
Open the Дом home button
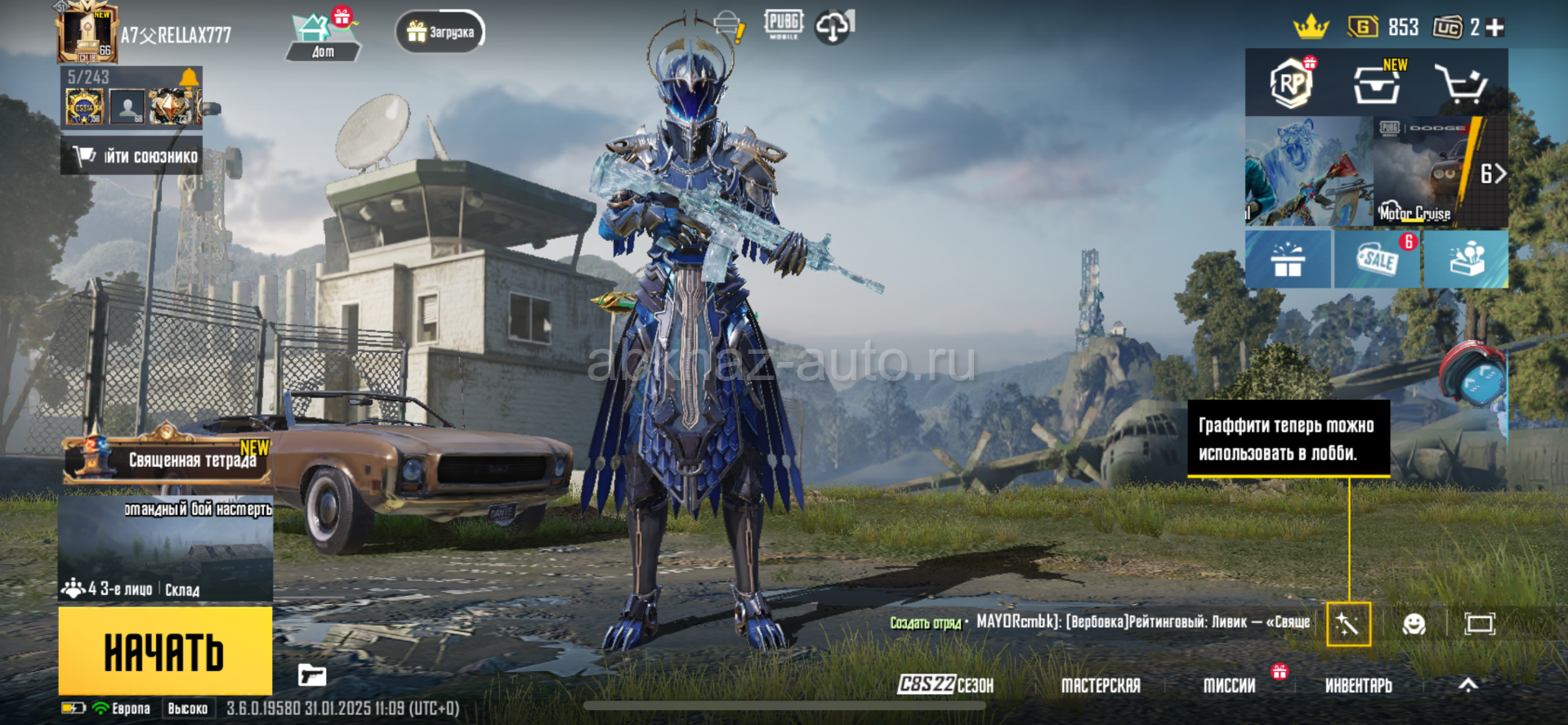click(323, 37)
